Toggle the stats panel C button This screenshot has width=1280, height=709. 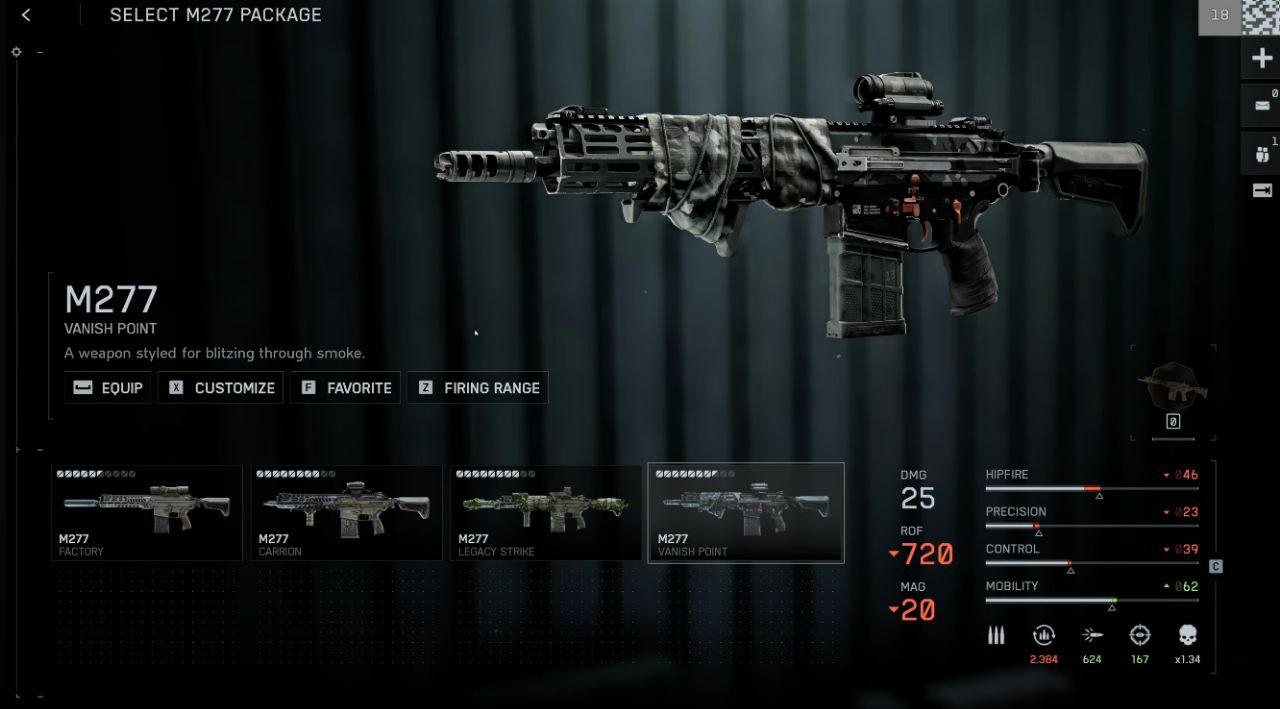(x=1216, y=566)
